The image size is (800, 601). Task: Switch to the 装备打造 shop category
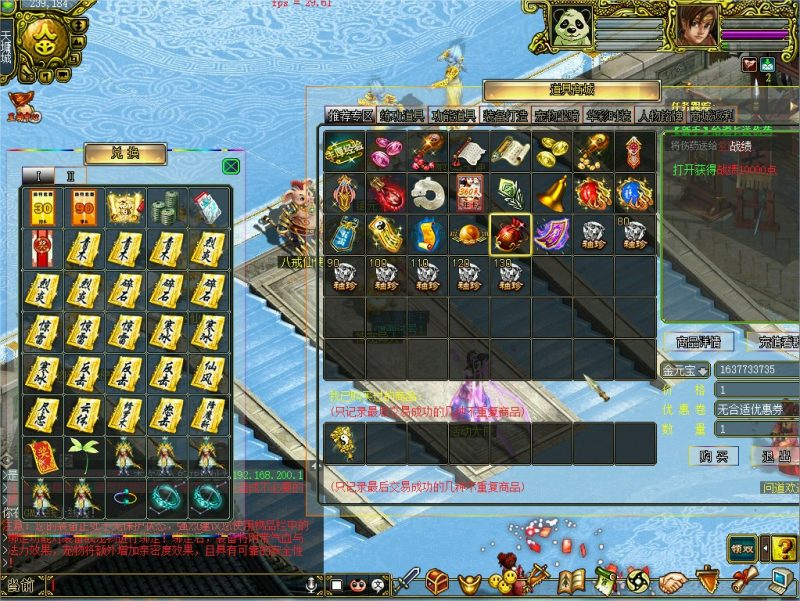point(505,116)
